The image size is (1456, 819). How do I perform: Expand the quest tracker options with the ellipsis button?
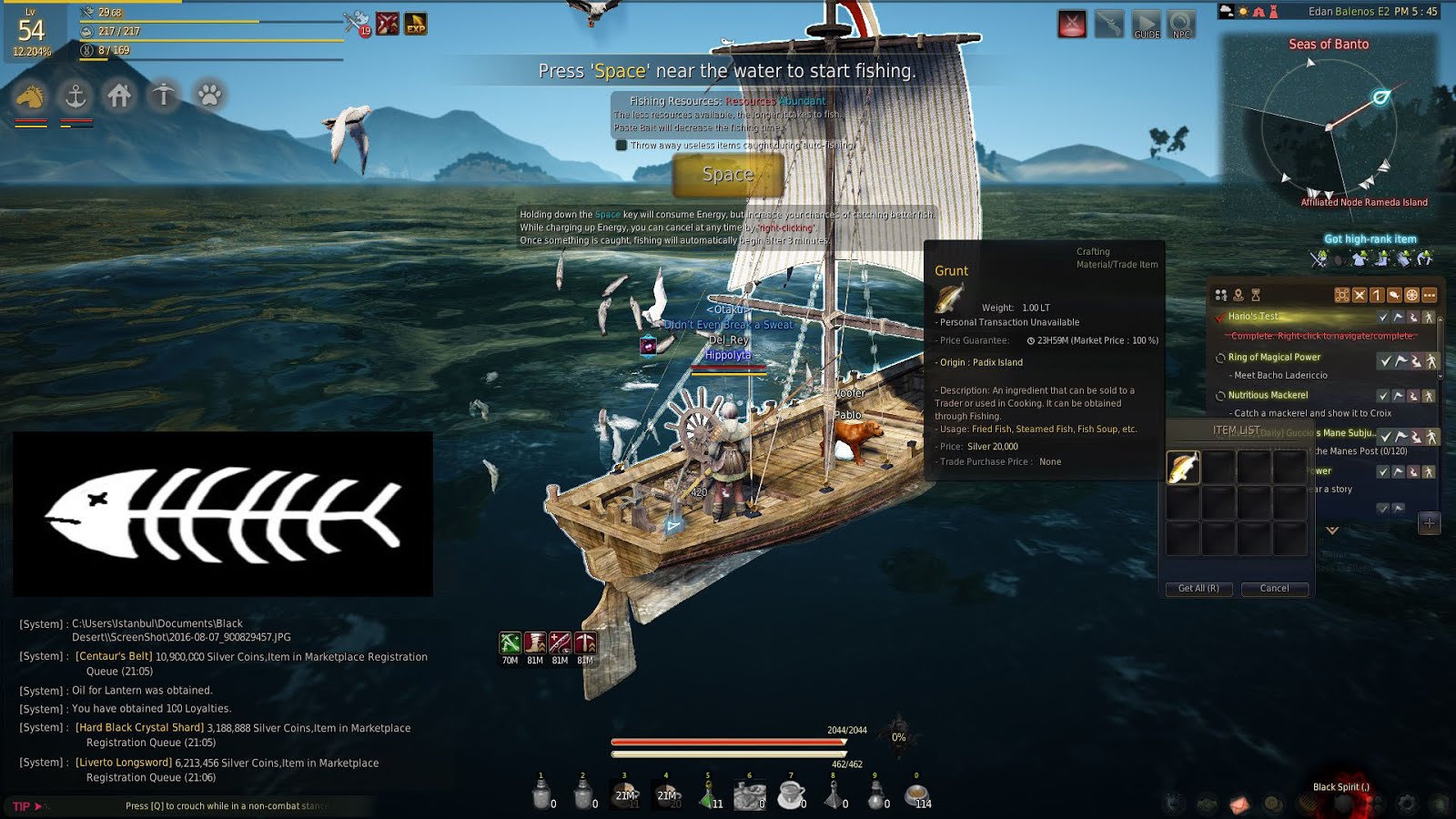[1429, 295]
